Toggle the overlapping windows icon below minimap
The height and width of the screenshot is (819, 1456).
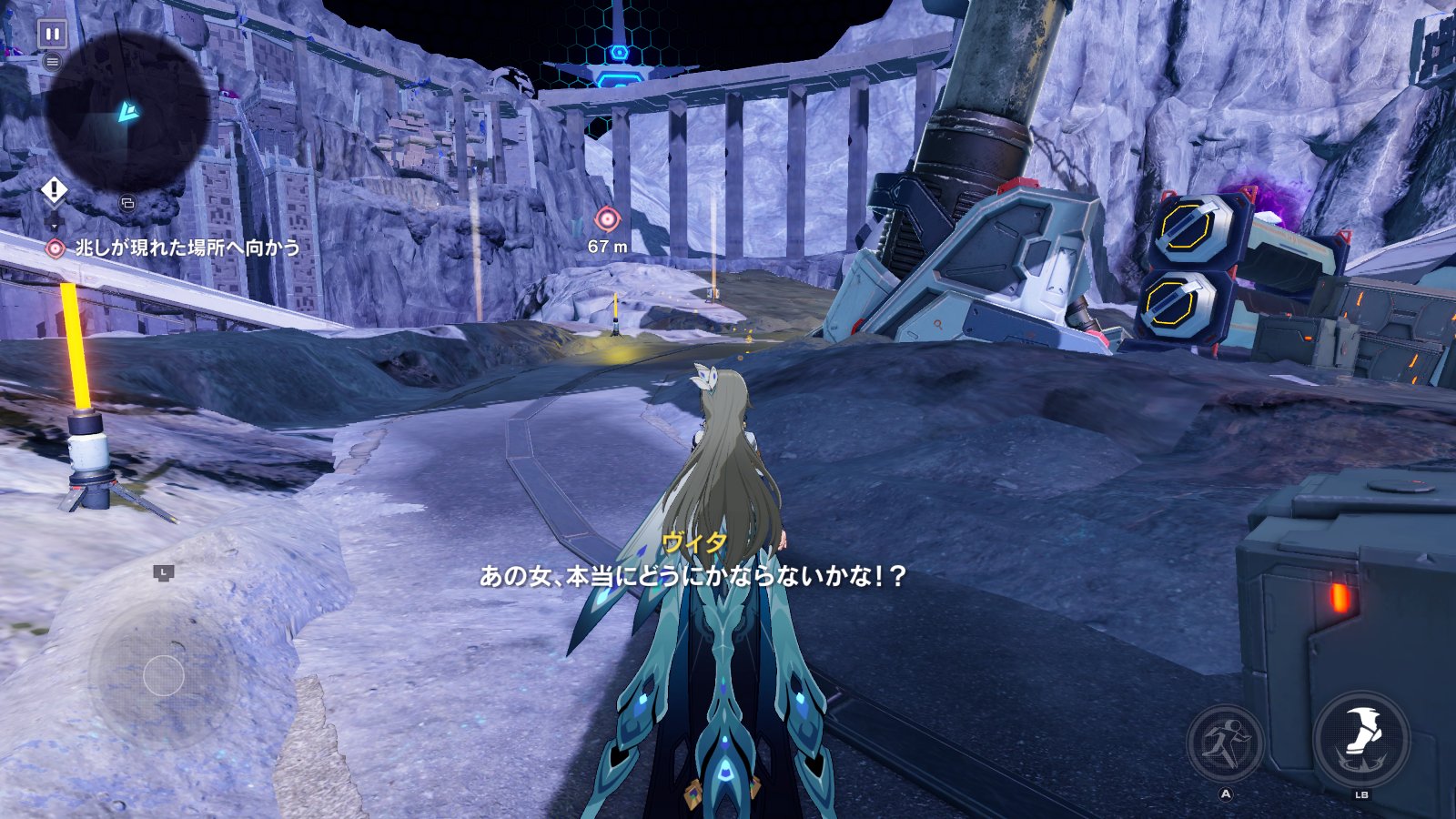(x=127, y=203)
